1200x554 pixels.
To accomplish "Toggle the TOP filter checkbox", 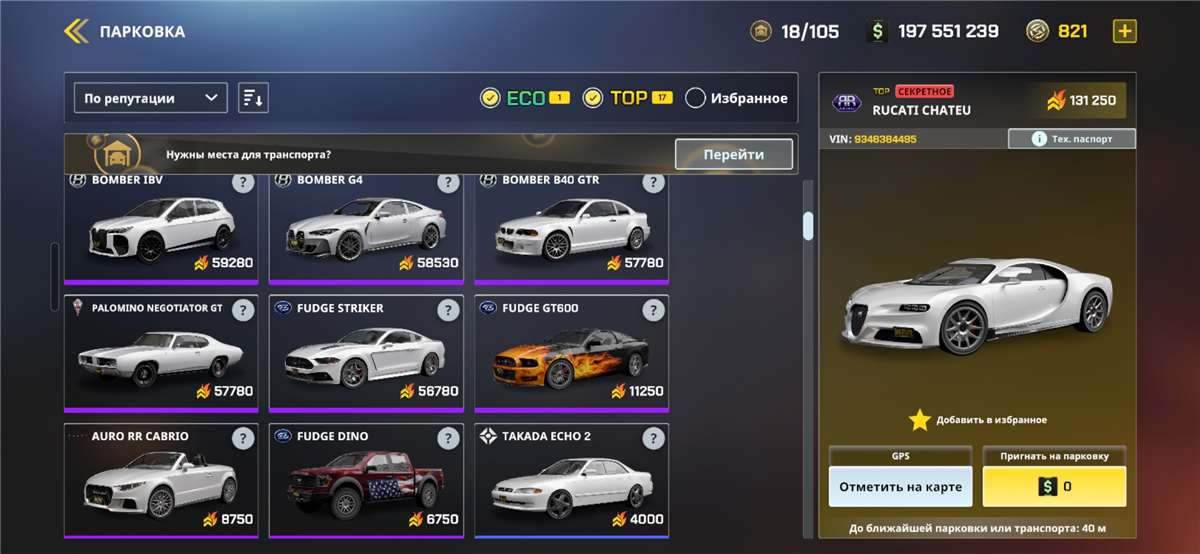I will 593,98.
